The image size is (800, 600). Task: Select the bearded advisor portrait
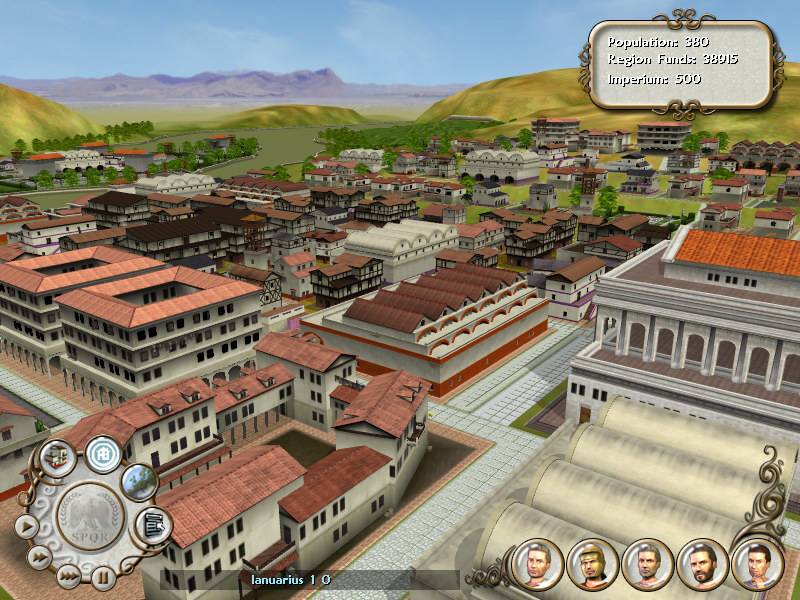pos(701,563)
